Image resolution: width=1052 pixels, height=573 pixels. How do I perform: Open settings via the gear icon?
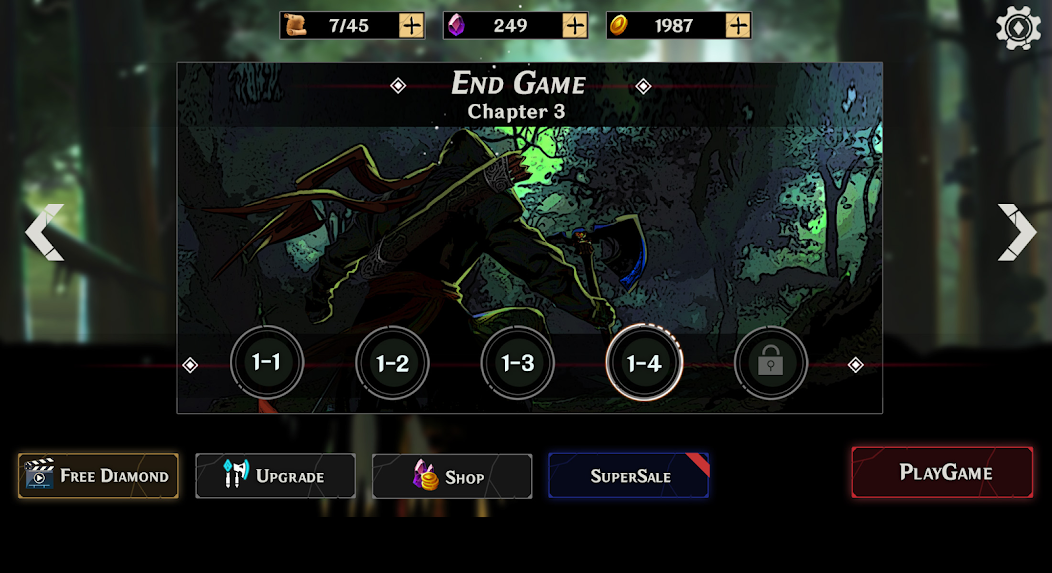tap(1018, 28)
